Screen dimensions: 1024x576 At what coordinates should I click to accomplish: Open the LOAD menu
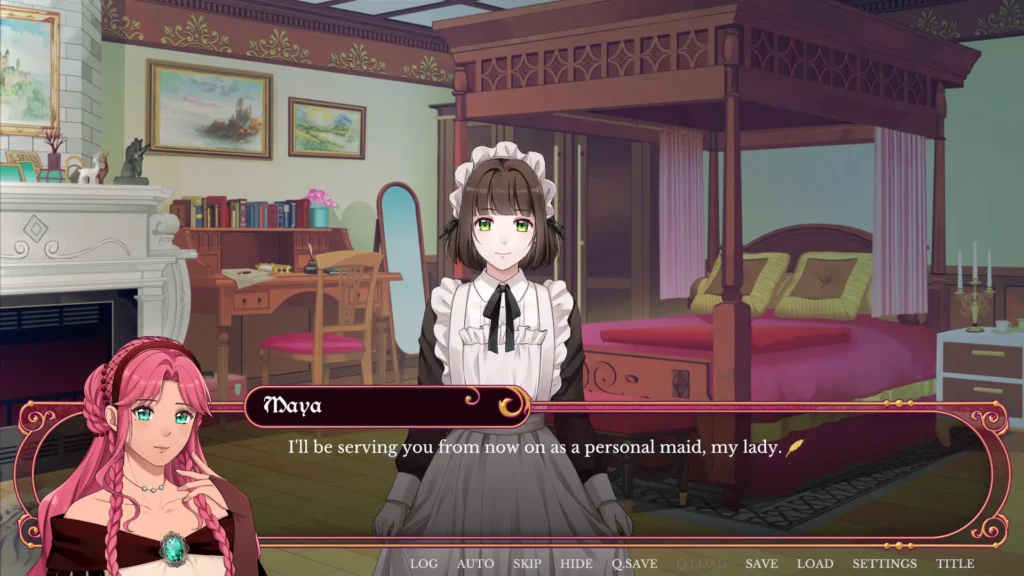[815, 564]
